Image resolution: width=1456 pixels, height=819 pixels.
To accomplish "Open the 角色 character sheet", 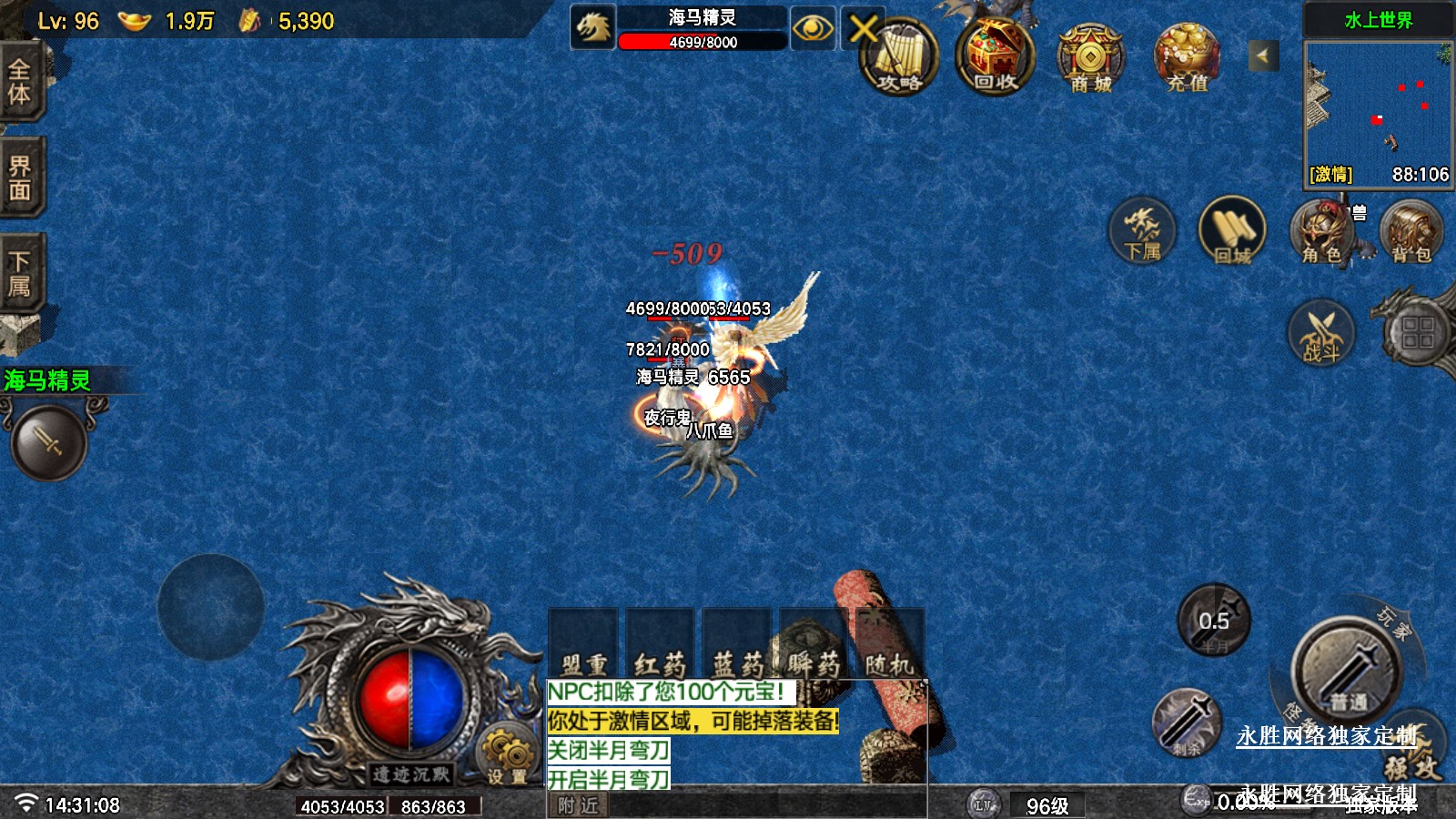I will click(x=1321, y=233).
